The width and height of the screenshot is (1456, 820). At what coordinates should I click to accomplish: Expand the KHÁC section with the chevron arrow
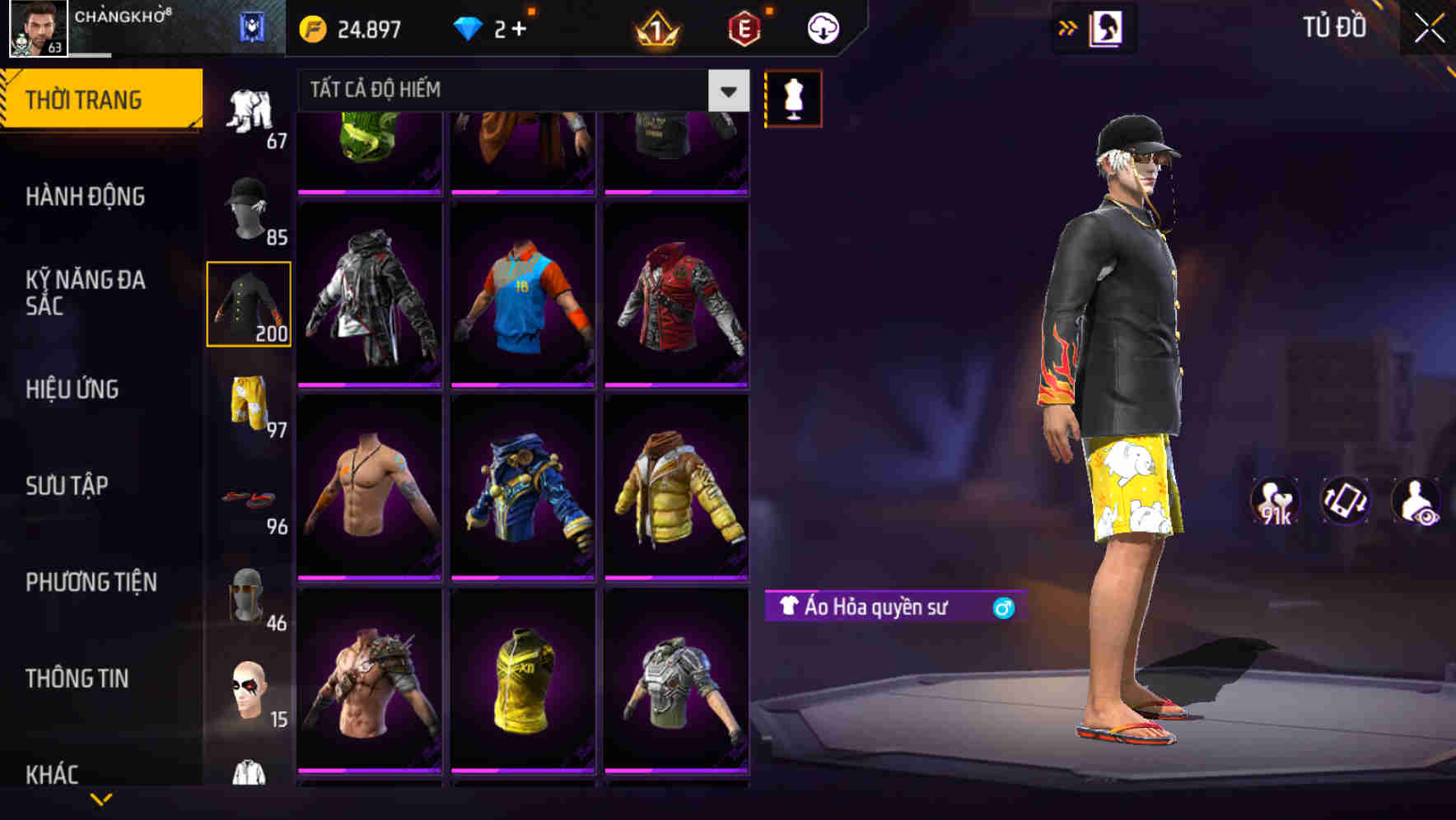(x=101, y=797)
